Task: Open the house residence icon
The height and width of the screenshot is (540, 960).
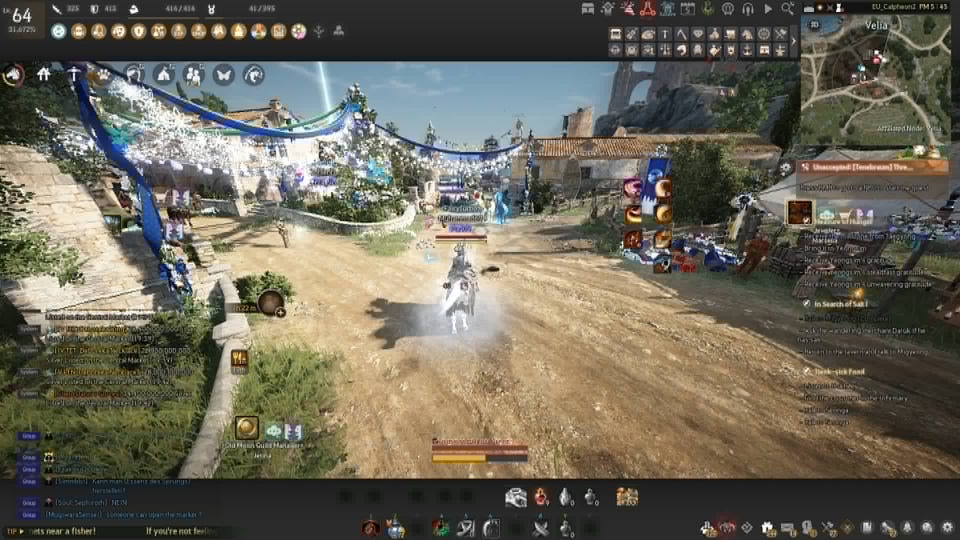Action: point(43,74)
